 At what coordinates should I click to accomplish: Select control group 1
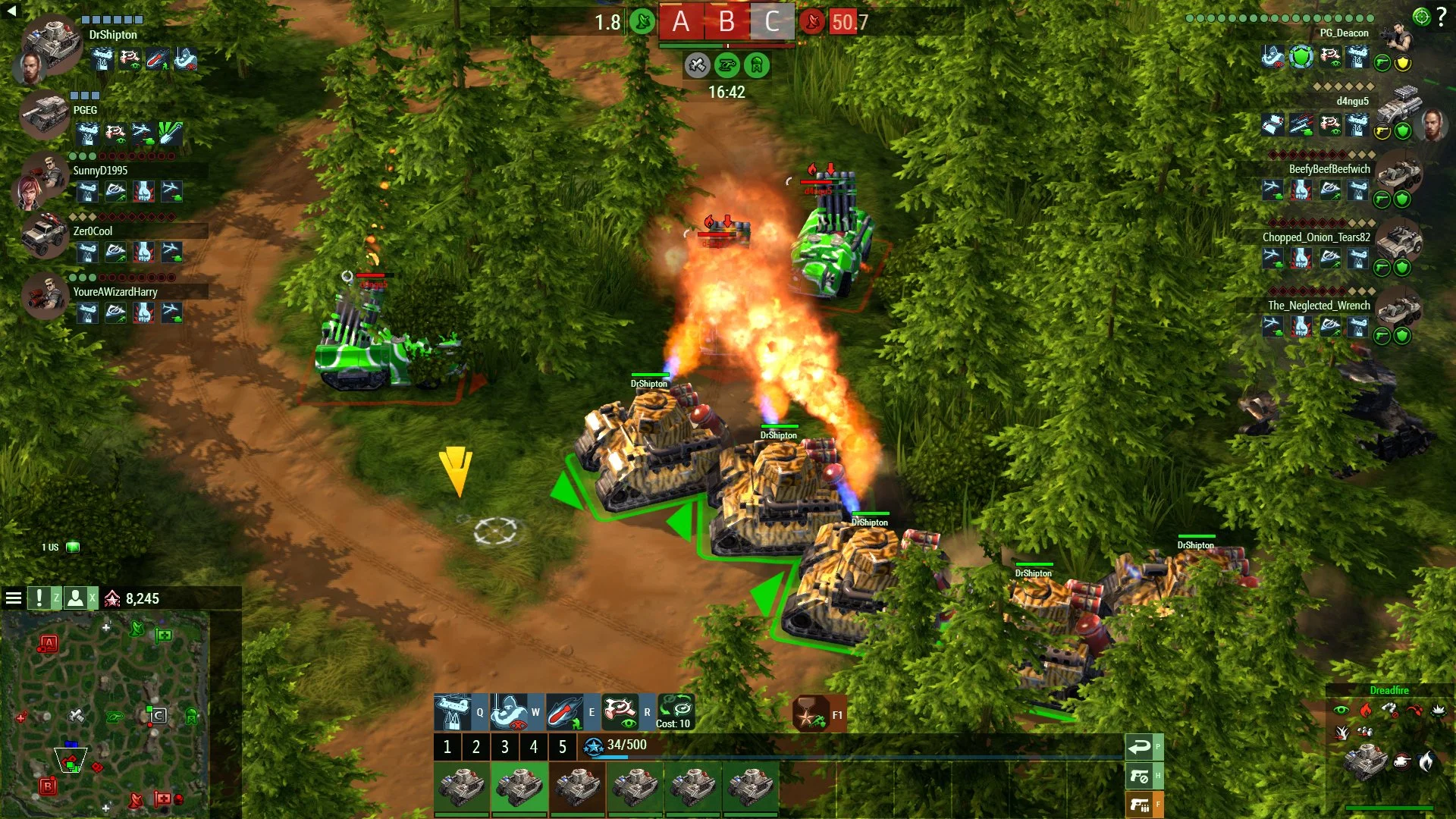(x=447, y=747)
